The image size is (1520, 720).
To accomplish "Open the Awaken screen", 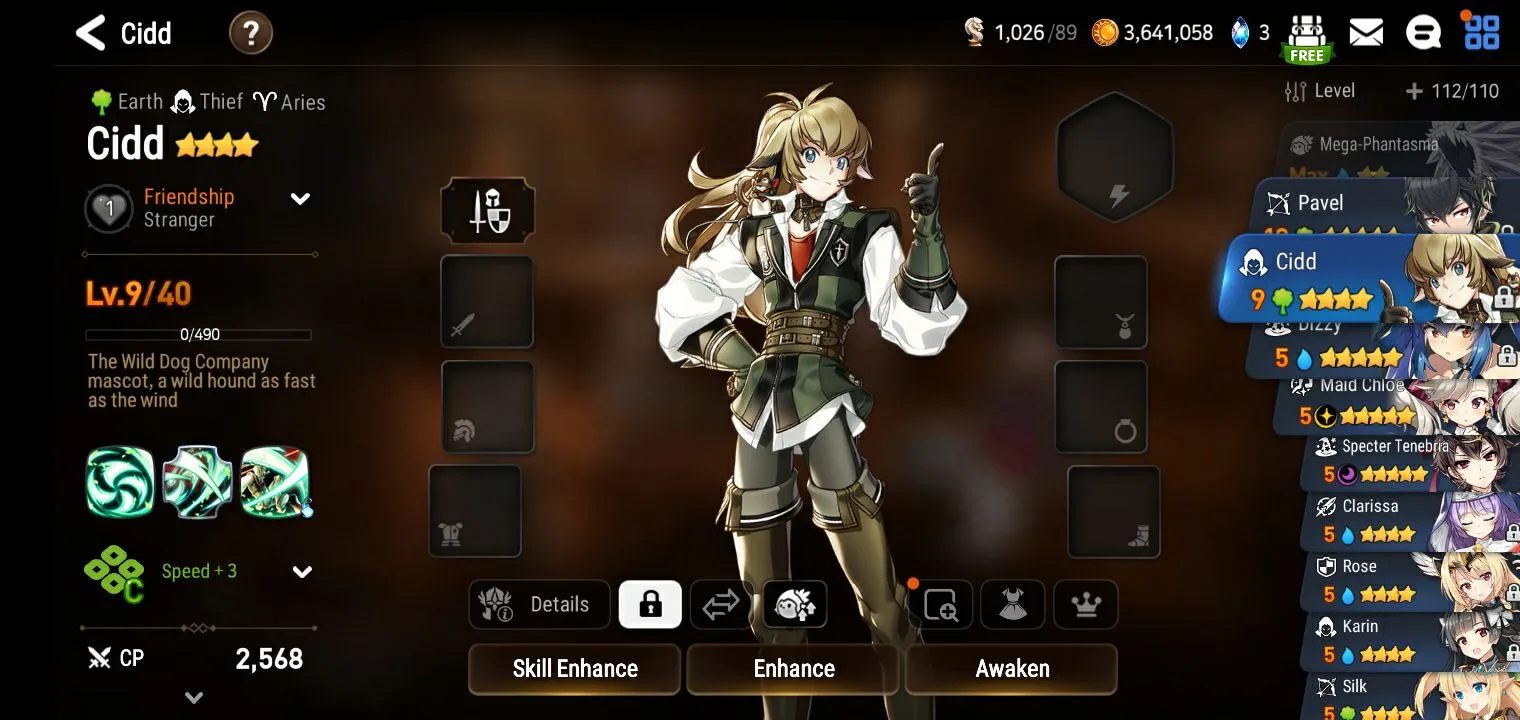I will [1011, 669].
